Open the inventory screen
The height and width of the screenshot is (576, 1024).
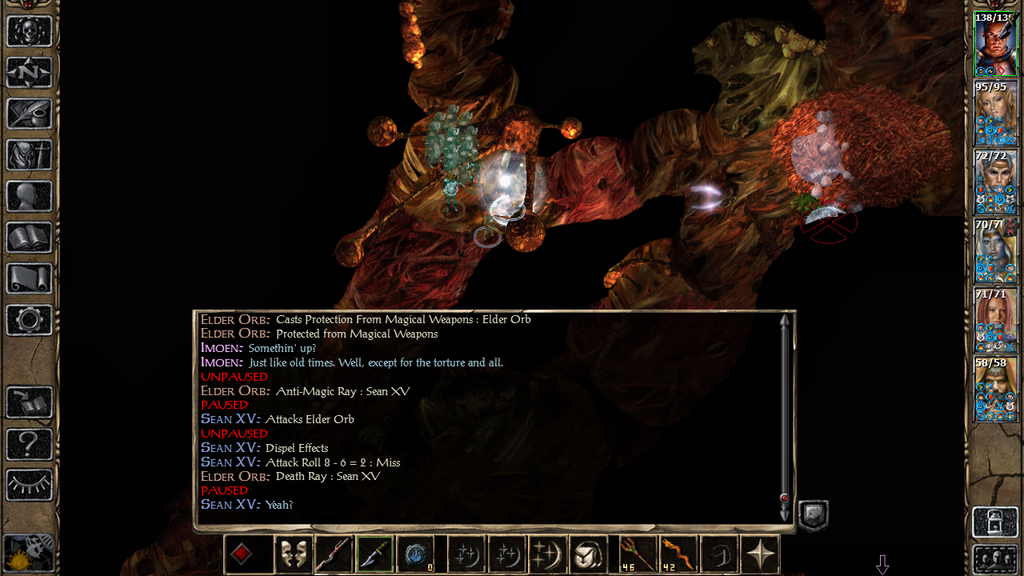pos(29,155)
